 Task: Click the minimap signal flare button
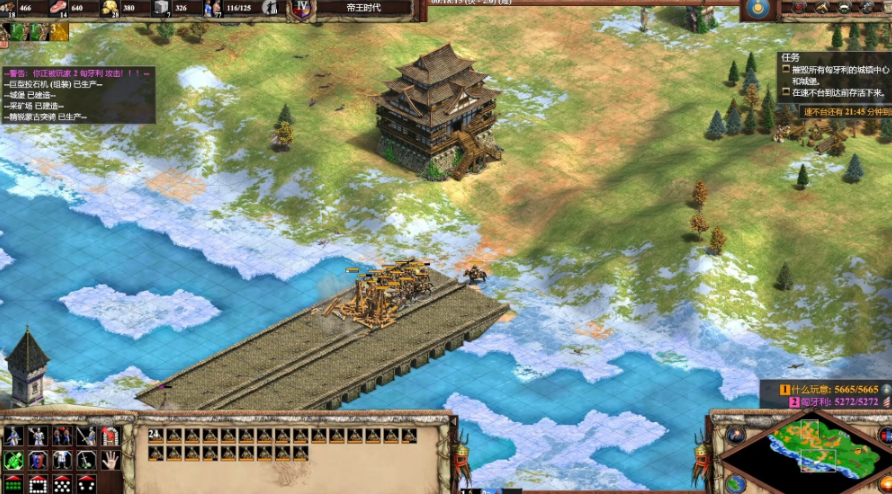point(736,435)
